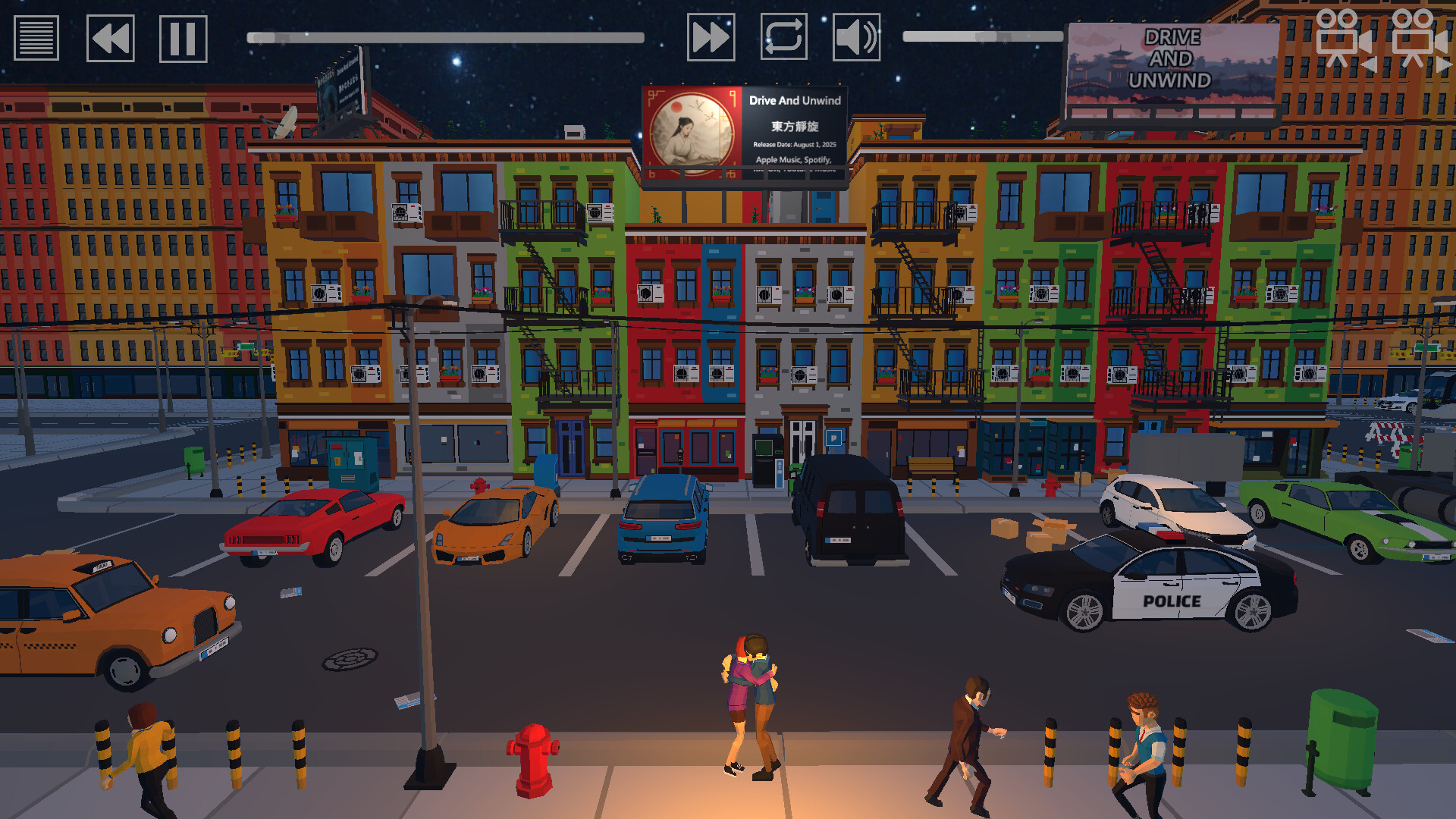Open the track list menu icon
The image size is (1456, 819).
tap(36, 38)
